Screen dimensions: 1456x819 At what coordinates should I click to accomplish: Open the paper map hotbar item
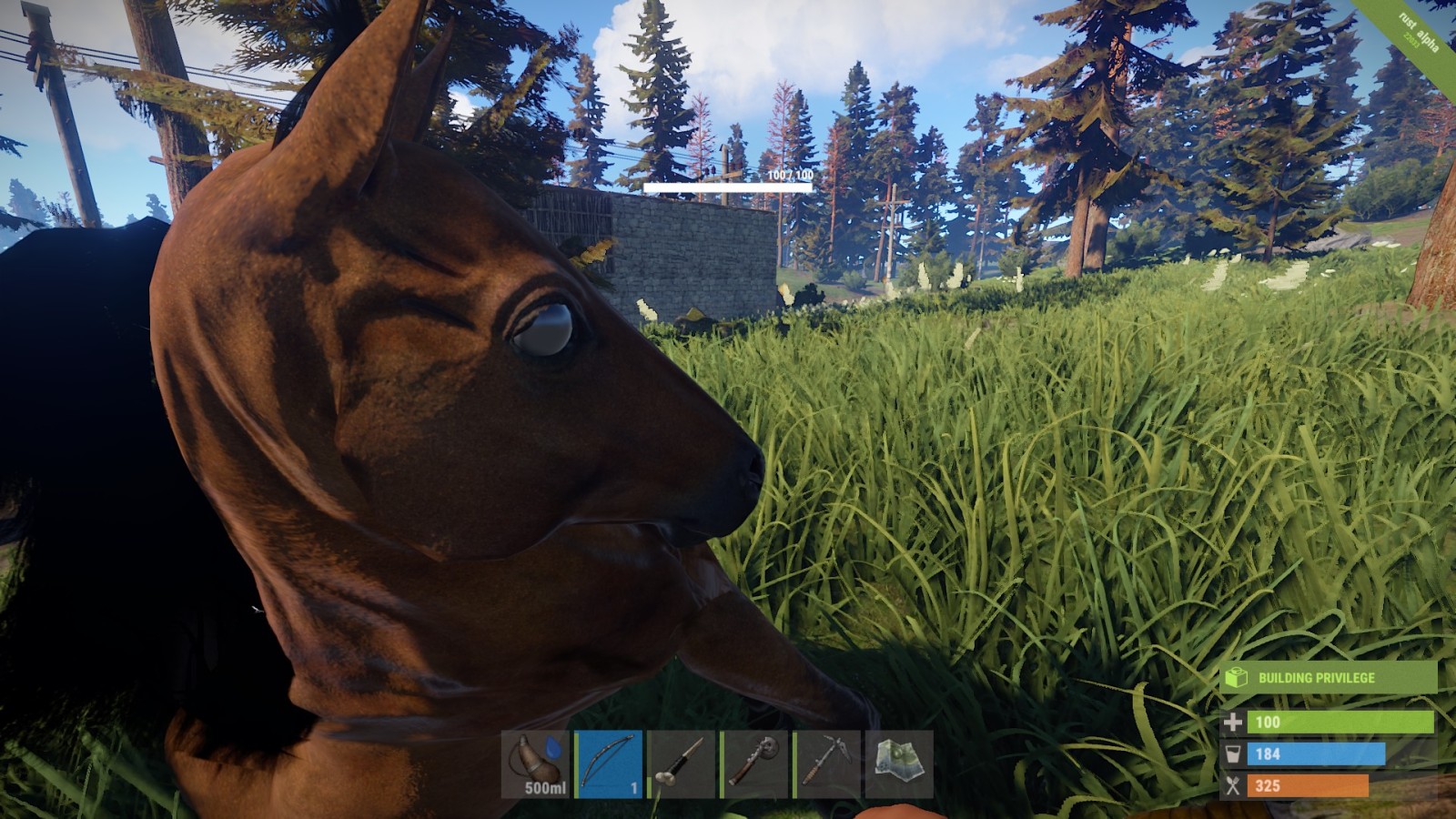(899, 763)
